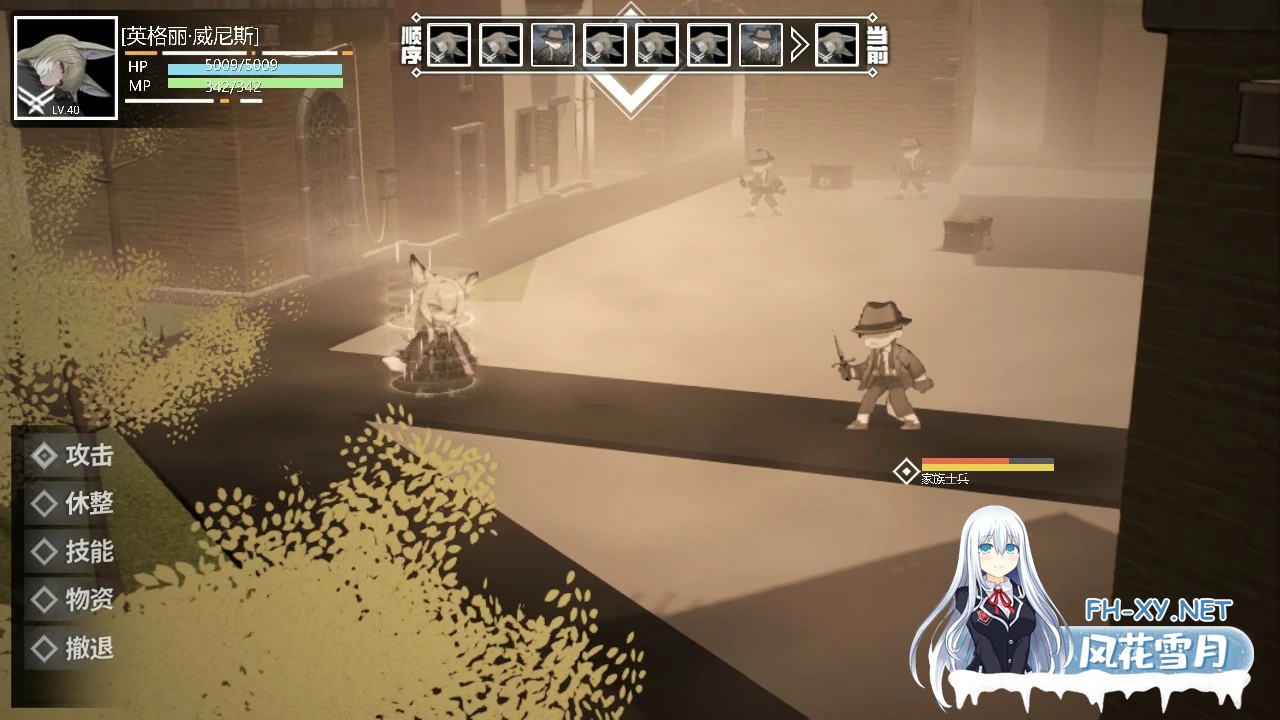Select the current-turn portrait after the arrow
The width and height of the screenshot is (1280, 720).
click(x=836, y=45)
